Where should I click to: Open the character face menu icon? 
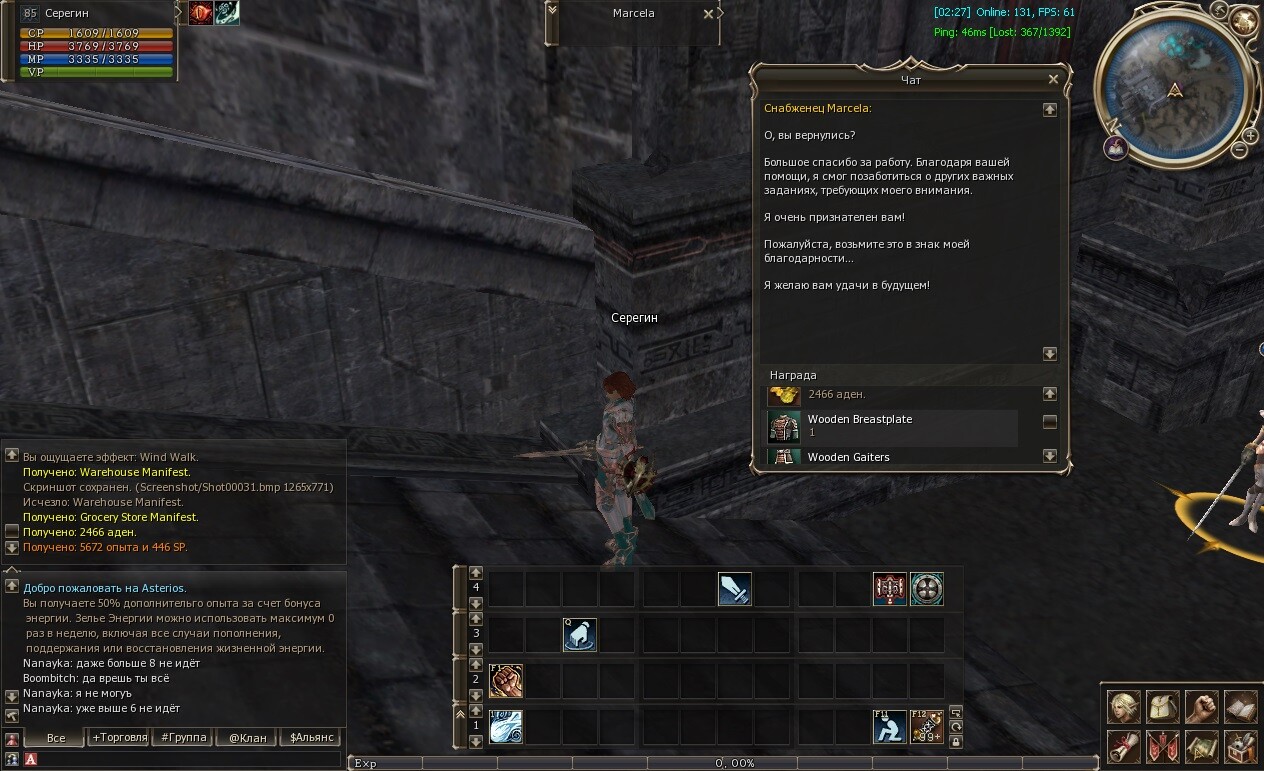pos(1124,707)
